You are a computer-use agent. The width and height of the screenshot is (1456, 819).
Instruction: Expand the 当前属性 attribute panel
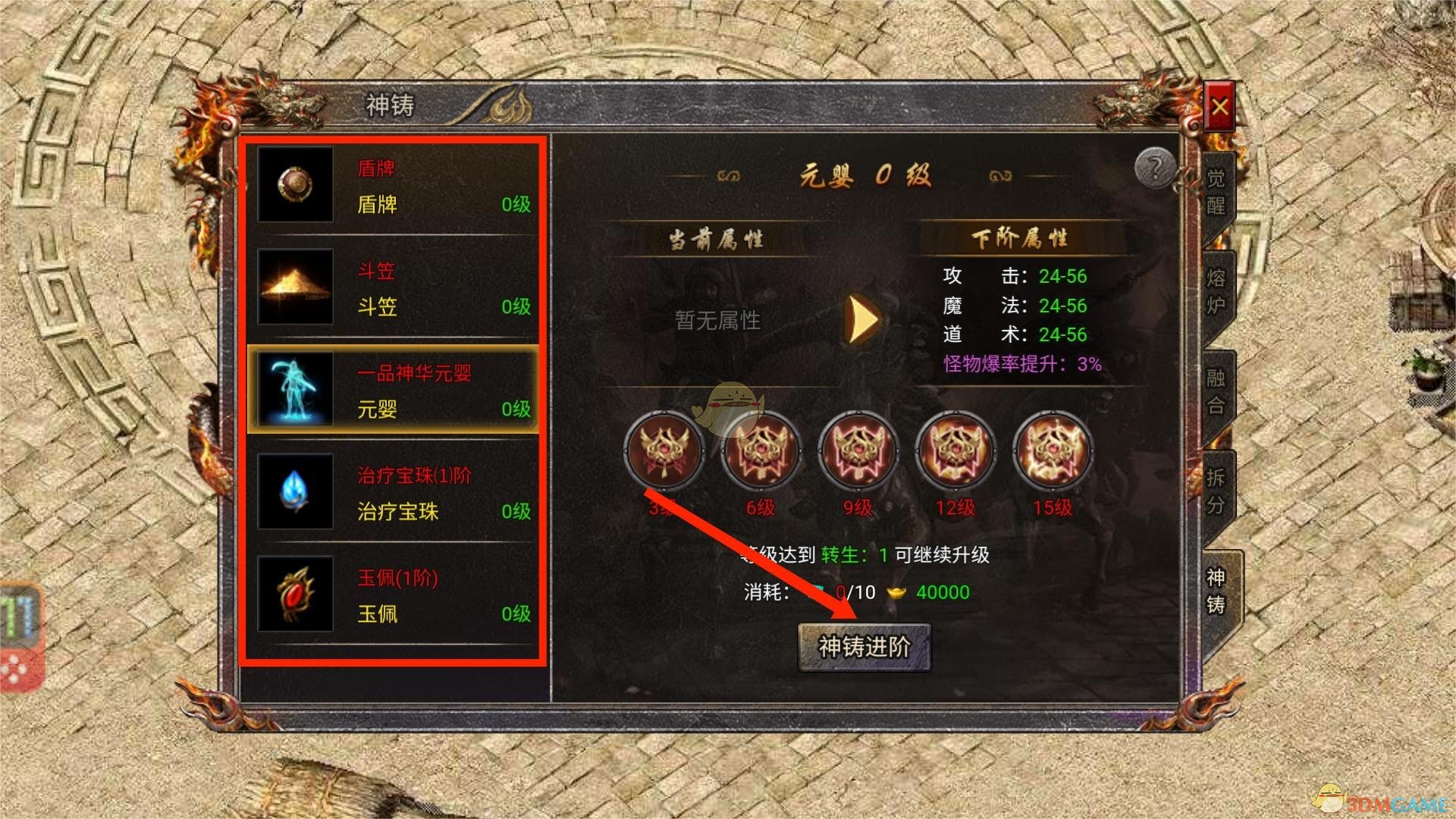pos(717,237)
